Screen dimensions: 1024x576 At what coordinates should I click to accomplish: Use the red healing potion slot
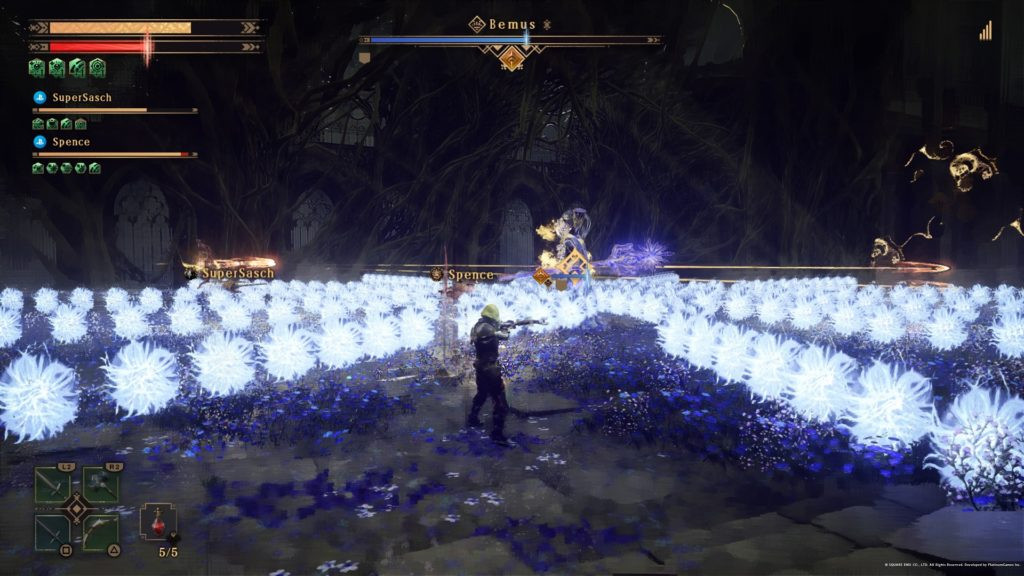[158, 522]
